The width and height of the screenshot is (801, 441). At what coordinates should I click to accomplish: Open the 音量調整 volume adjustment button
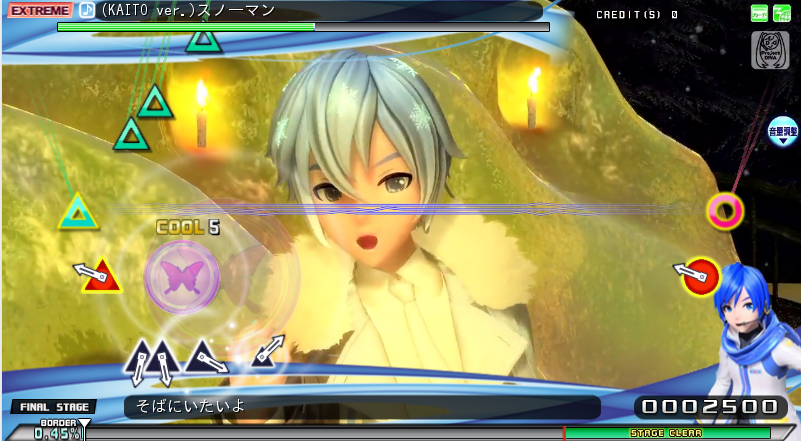[781, 132]
